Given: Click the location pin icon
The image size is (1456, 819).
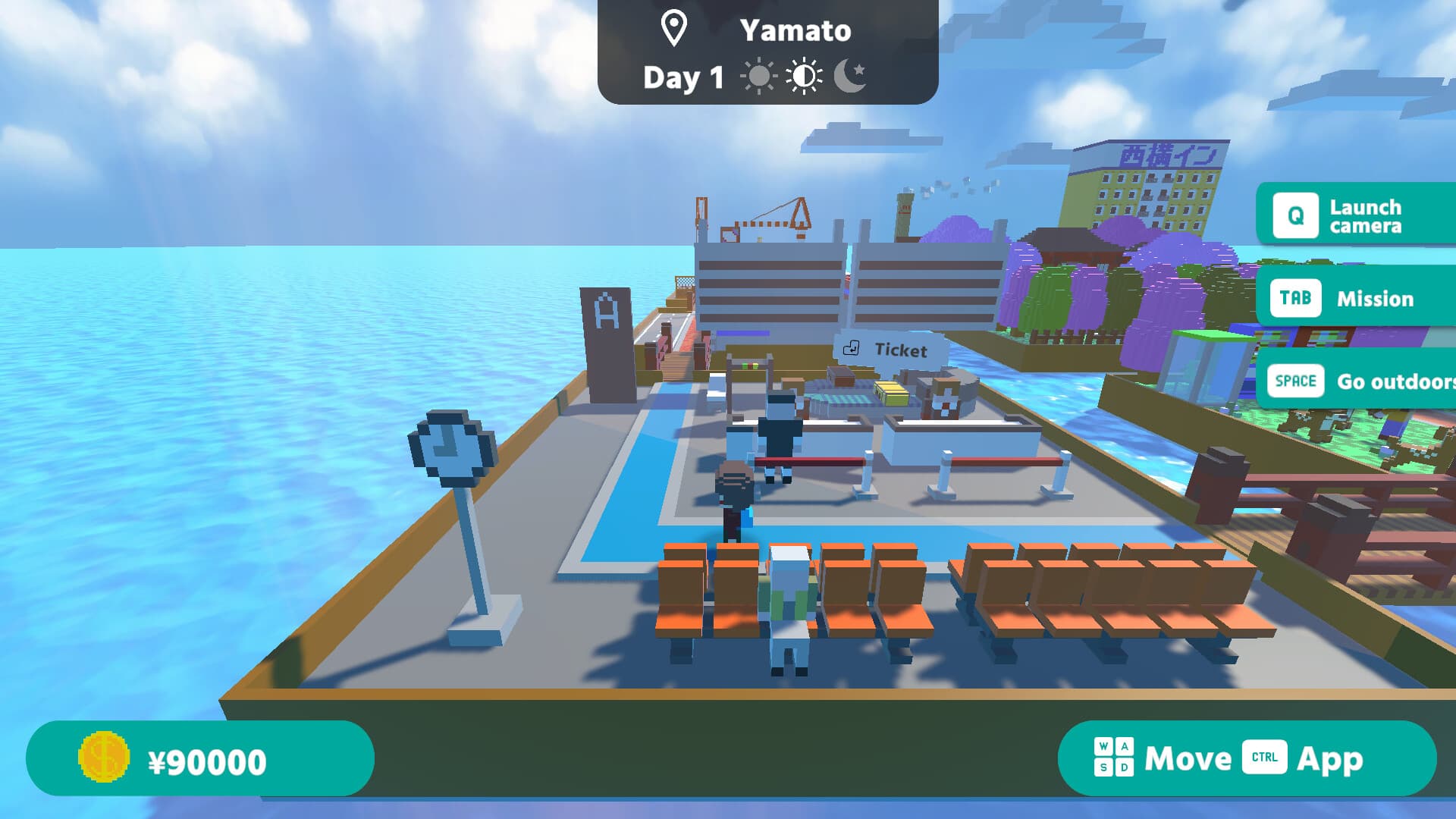Looking at the screenshot, I should click(x=673, y=30).
